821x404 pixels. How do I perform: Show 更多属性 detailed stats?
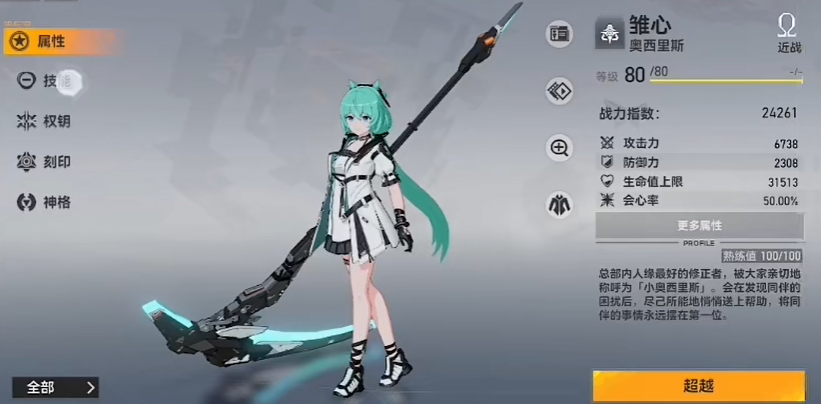pos(699,226)
